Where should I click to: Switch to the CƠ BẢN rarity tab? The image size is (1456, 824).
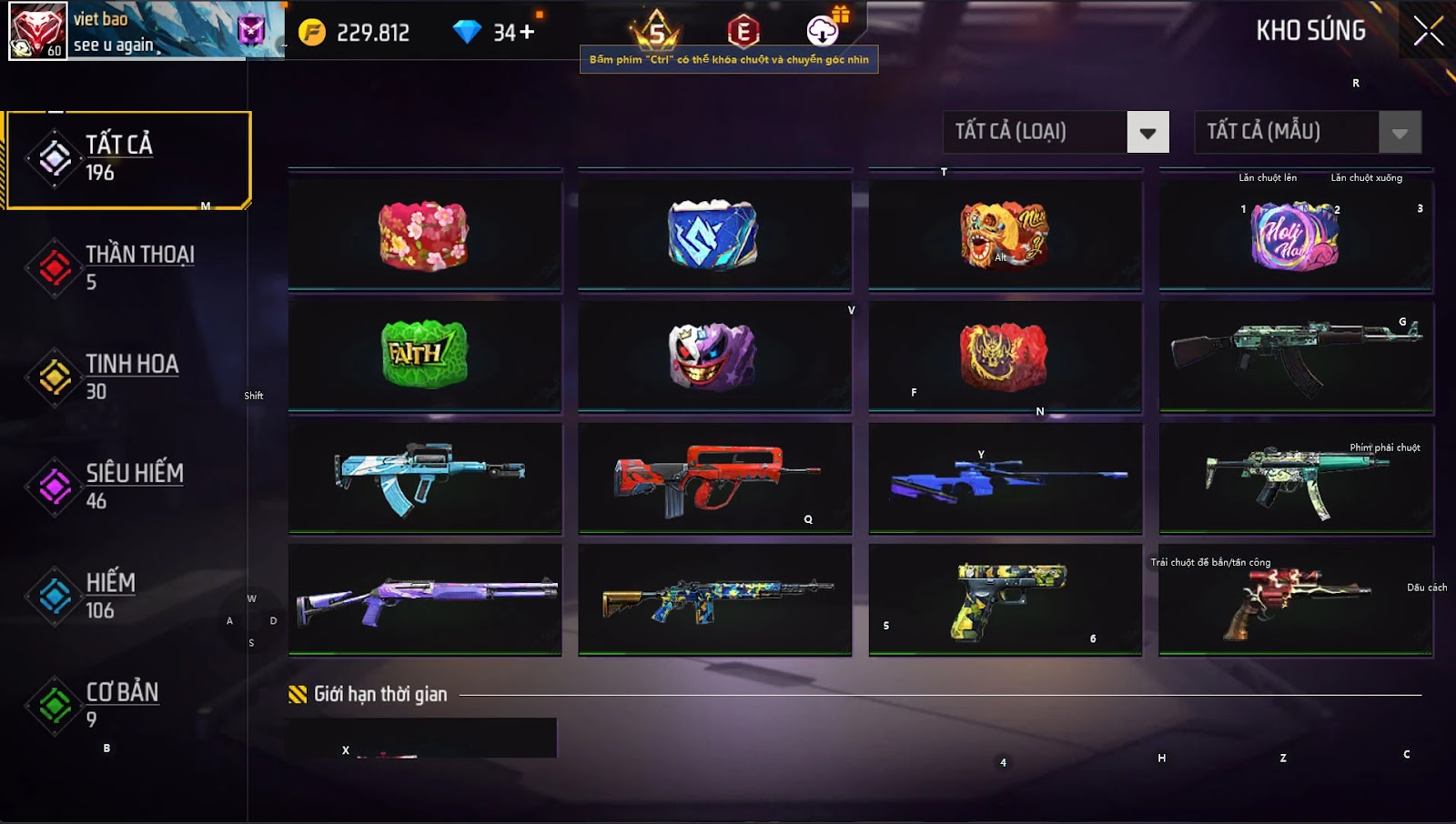pyautogui.click(x=127, y=705)
